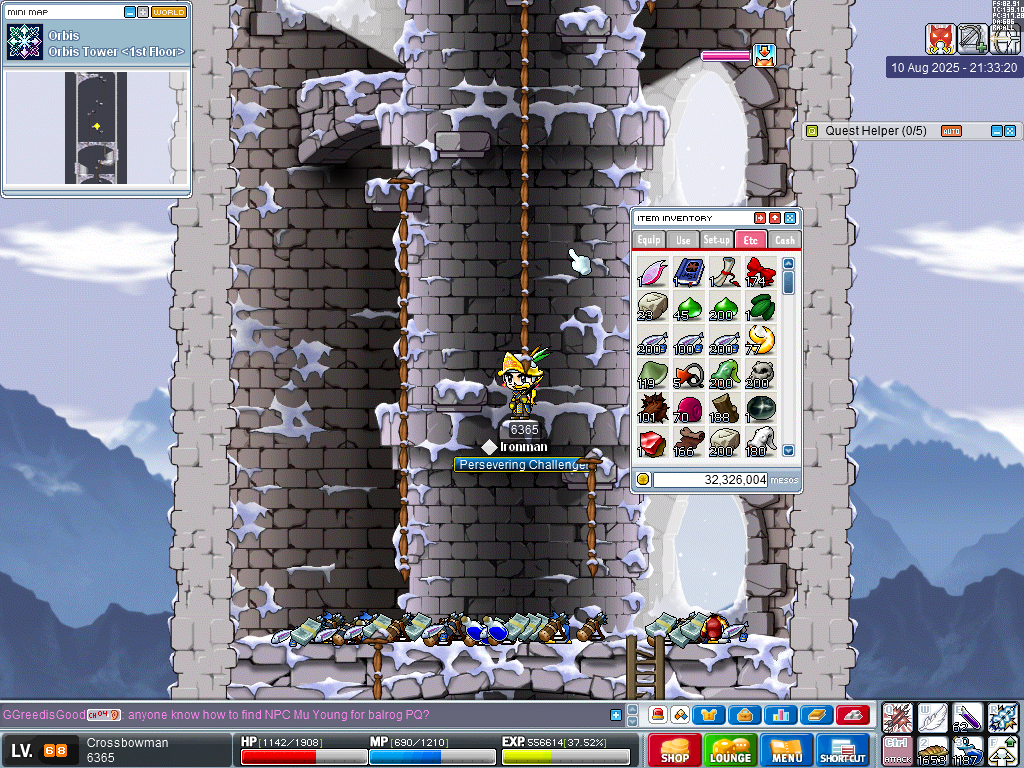Open the MENU button

click(x=787, y=750)
